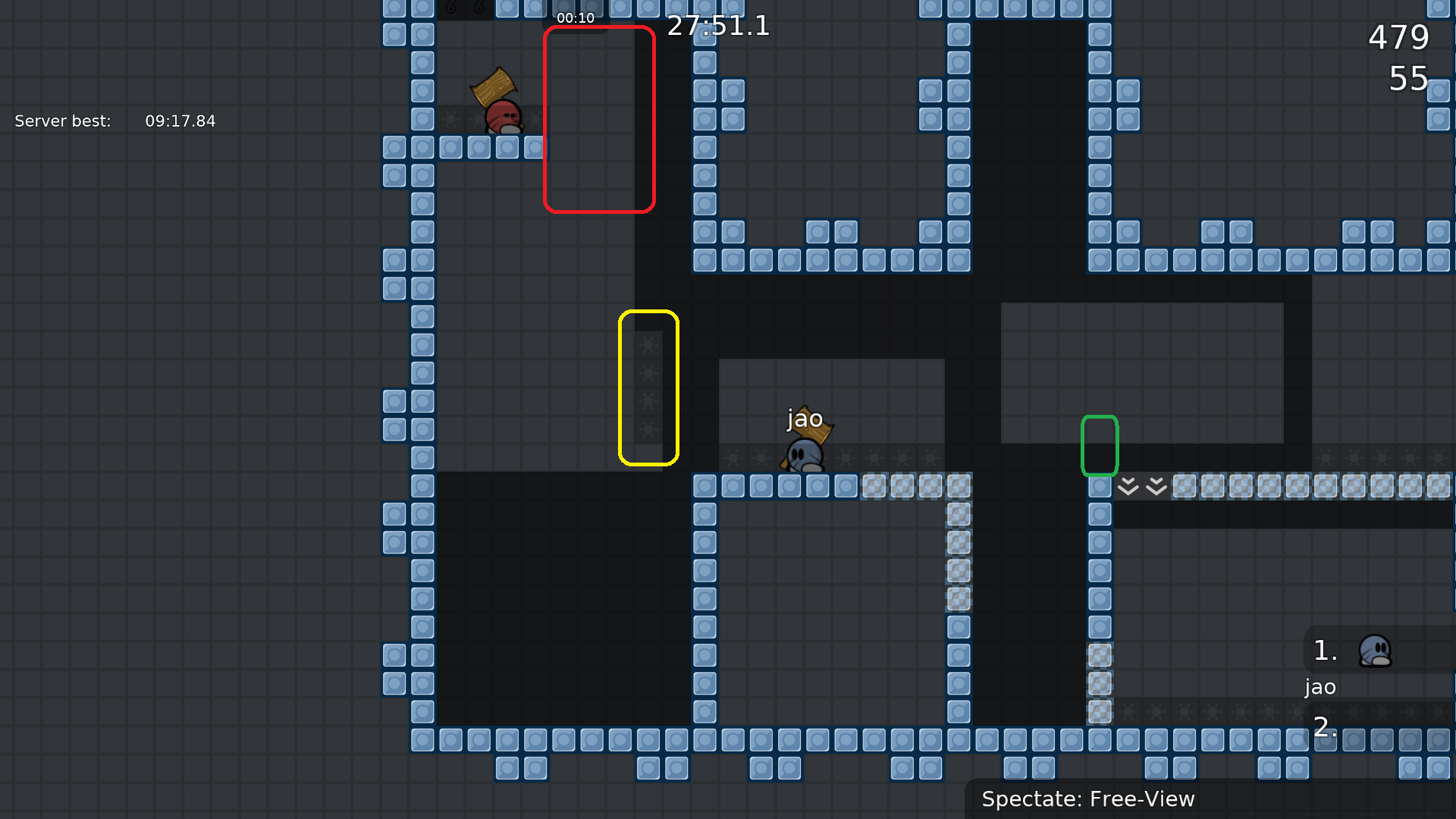Click the tee avatar beside rank 1
Image resolution: width=1456 pixels, height=819 pixels.
click(1377, 651)
